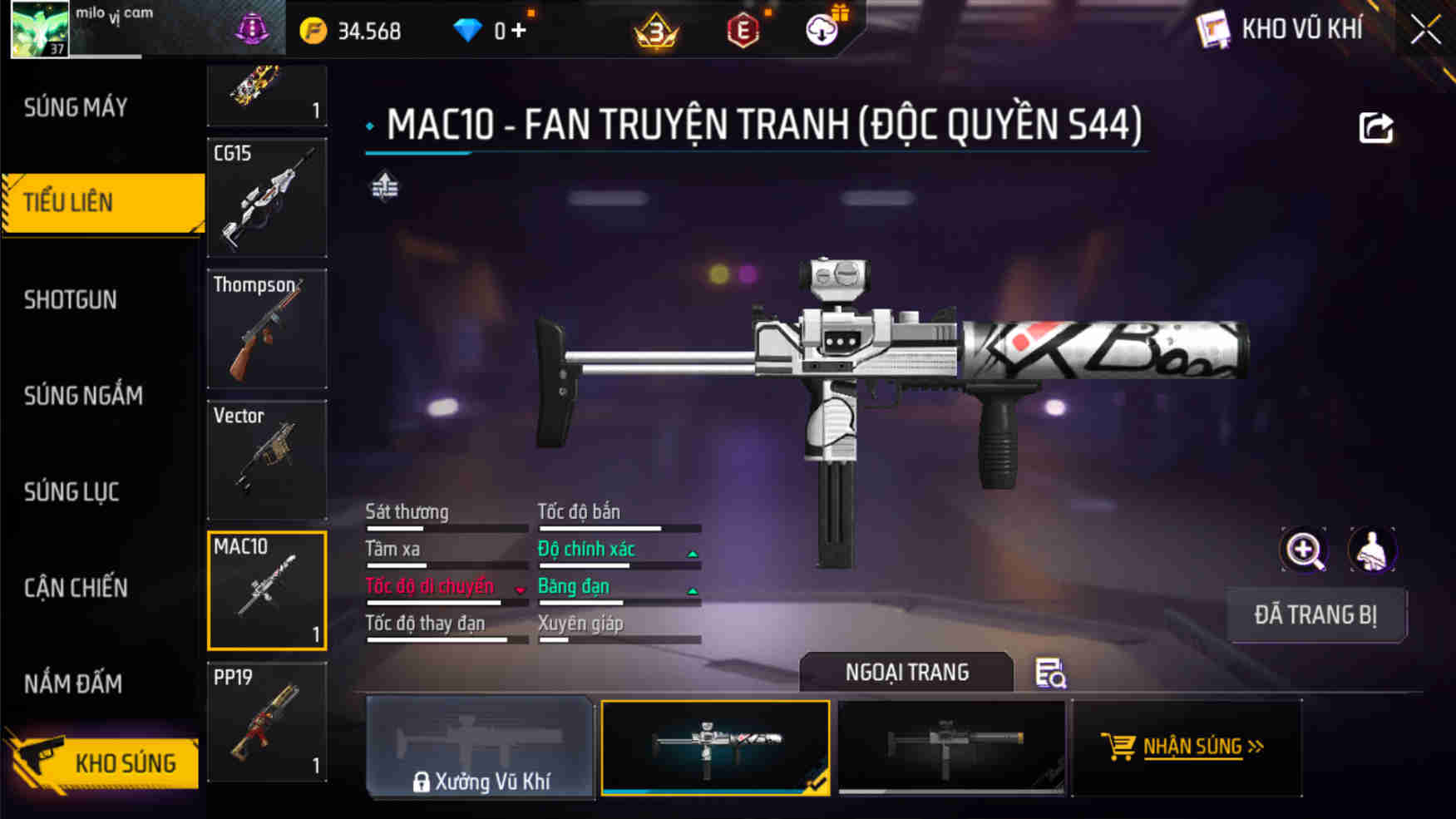Choose the Thompson weapon tile

pyautogui.click(x=267, y=328)
